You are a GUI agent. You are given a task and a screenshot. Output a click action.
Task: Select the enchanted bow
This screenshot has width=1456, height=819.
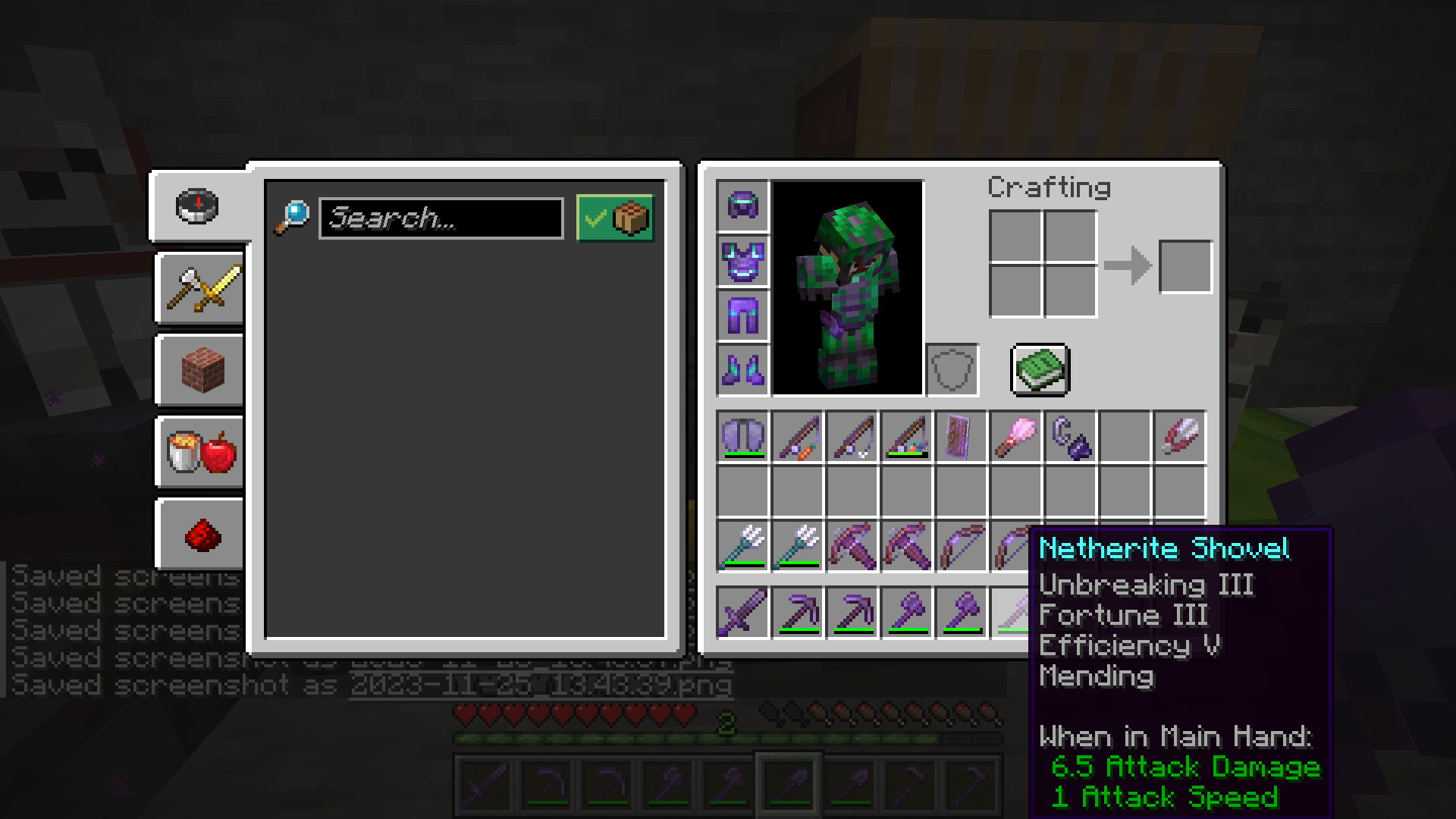[962, 546]
